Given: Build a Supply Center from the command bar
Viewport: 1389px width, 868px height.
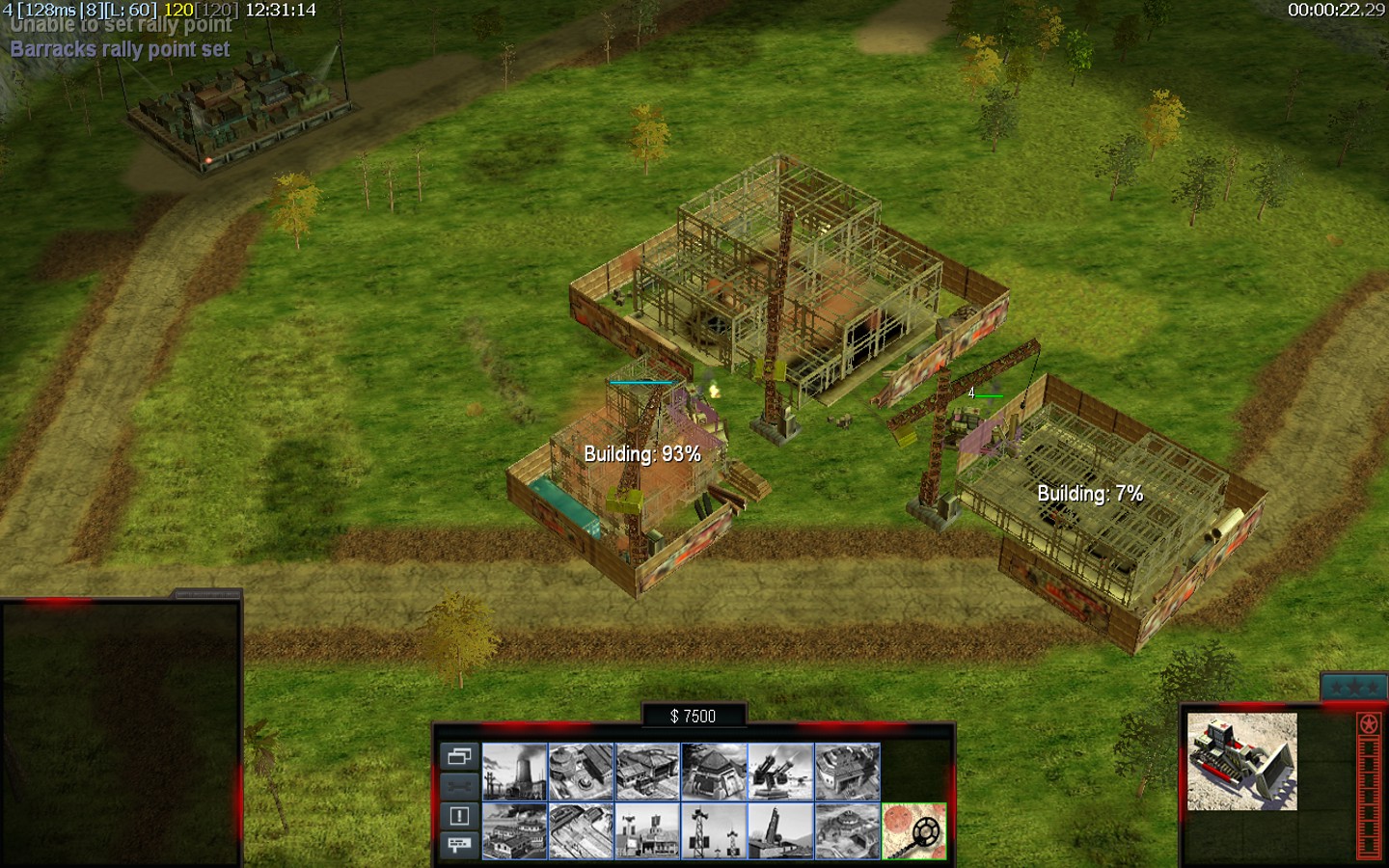Looking at the screenshot, I should coord(647,772).
